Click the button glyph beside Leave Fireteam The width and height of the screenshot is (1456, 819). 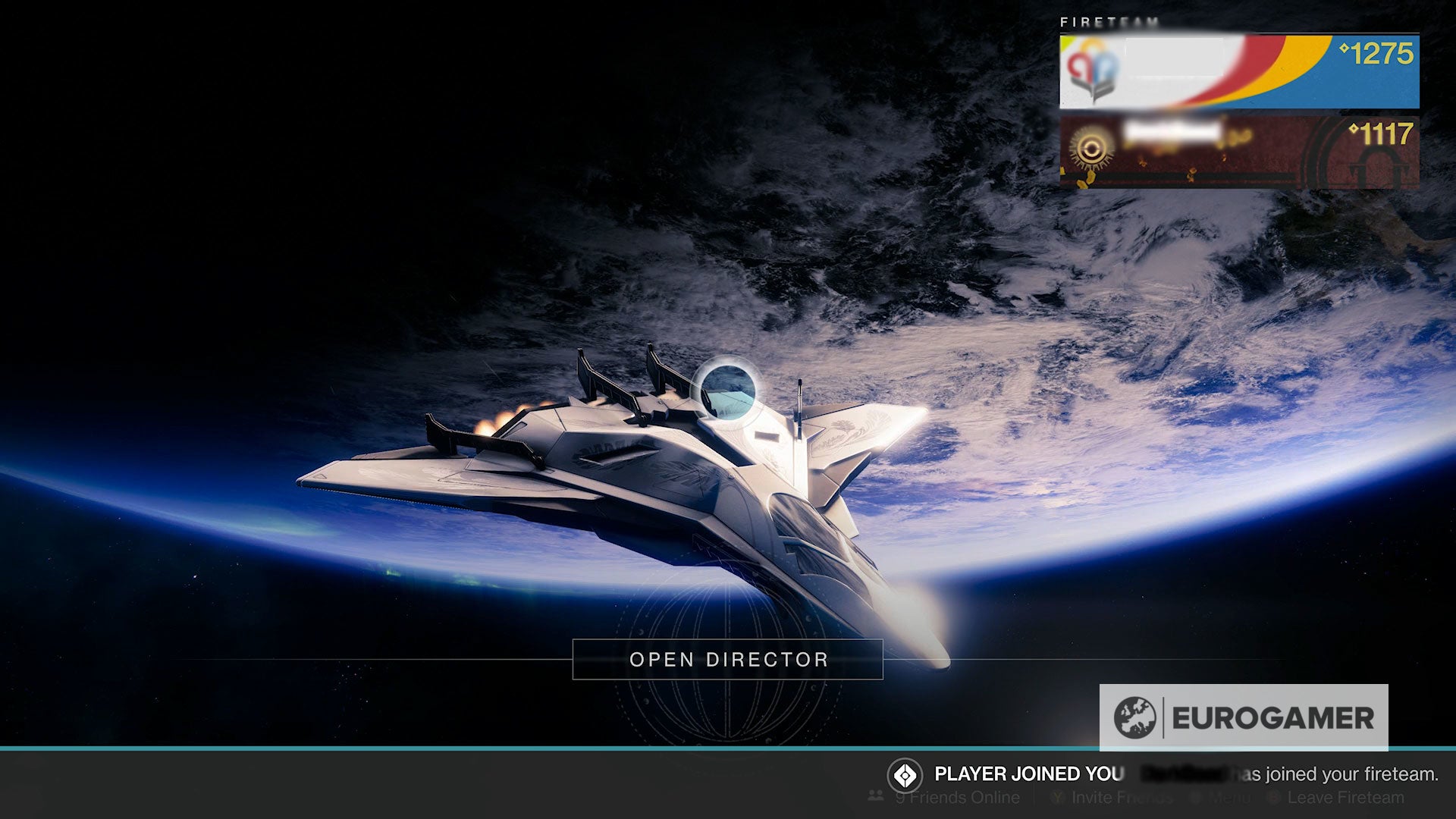click(x=1273, y=799)
